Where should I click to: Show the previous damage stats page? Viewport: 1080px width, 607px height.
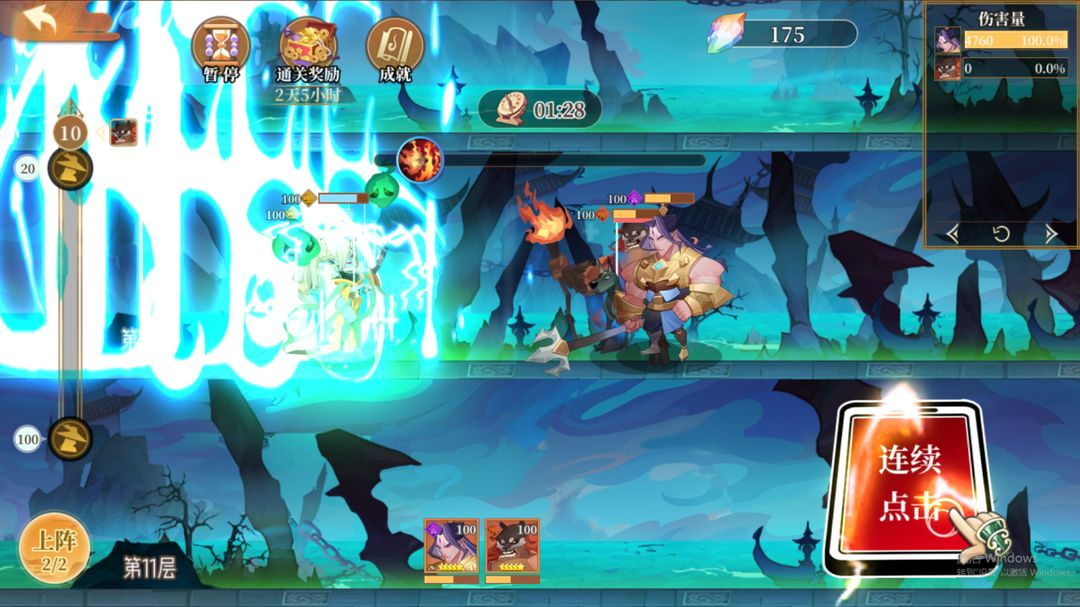point(953,234)
